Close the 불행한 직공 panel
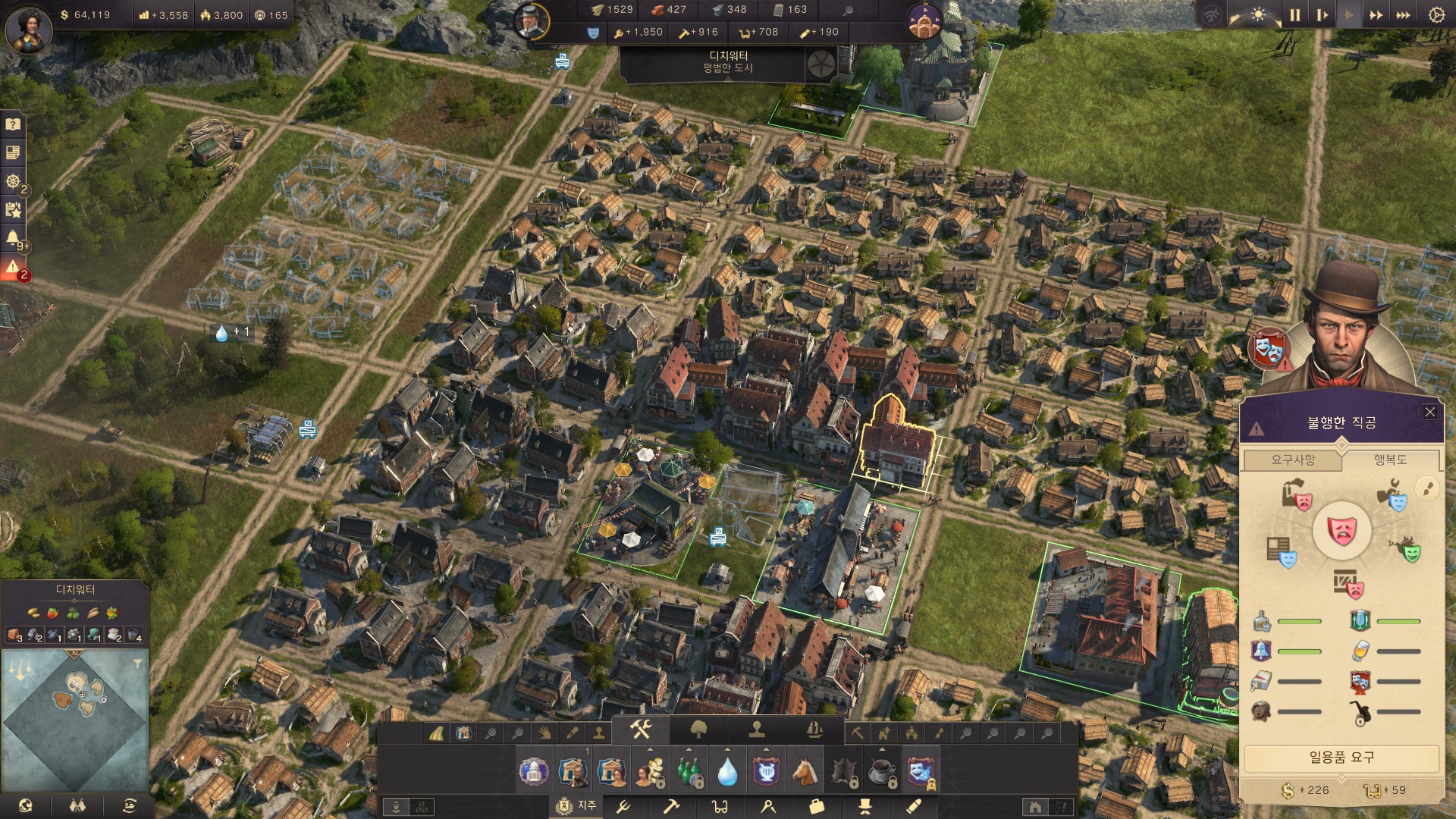This screenshot has height=819, width=1456. coord(1429,412)
